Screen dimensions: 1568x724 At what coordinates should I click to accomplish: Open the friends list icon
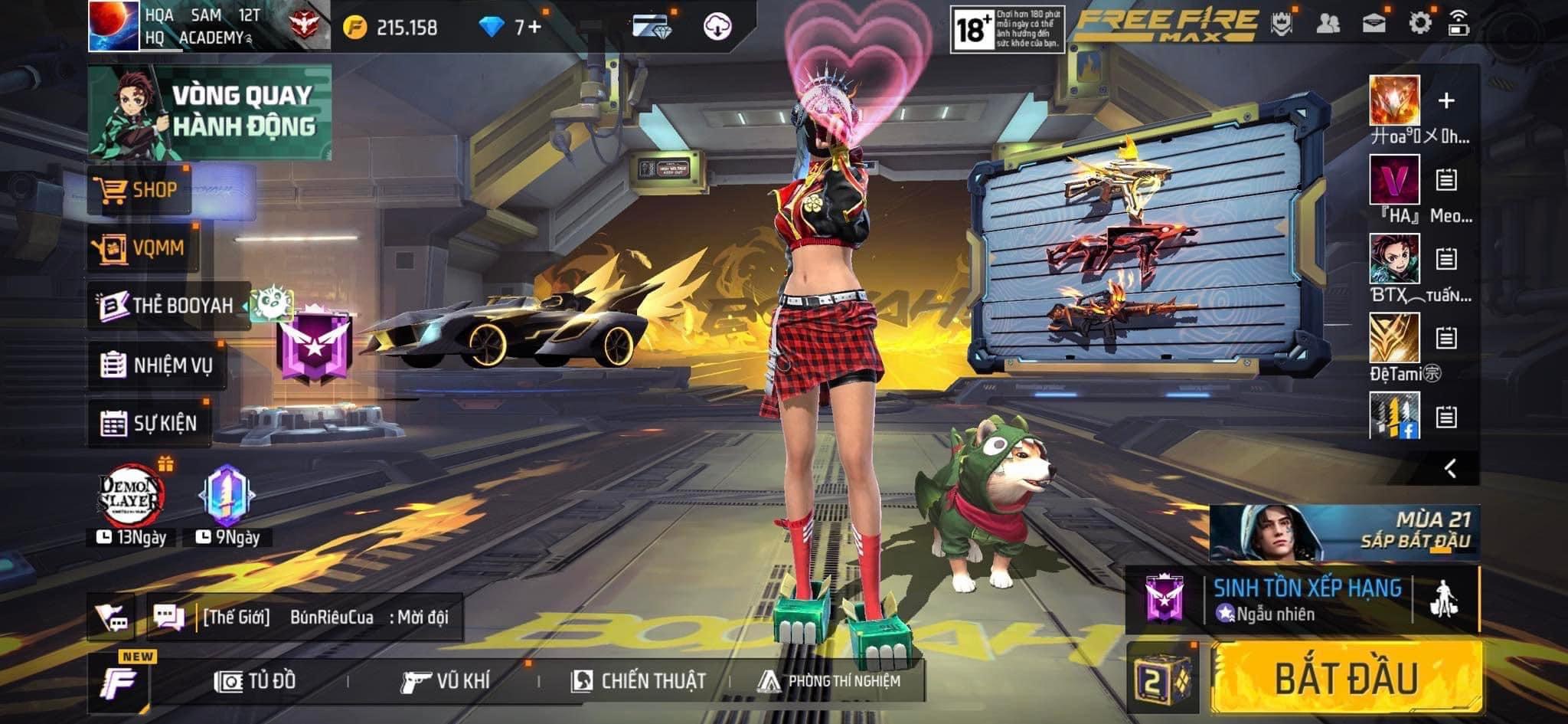click(x=1328, y=24)
